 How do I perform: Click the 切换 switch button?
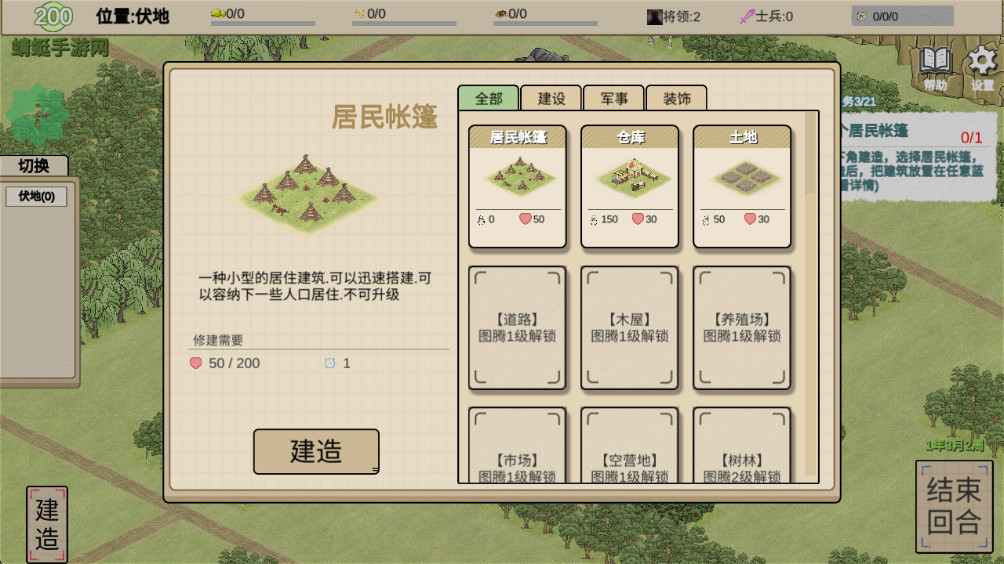35,166
